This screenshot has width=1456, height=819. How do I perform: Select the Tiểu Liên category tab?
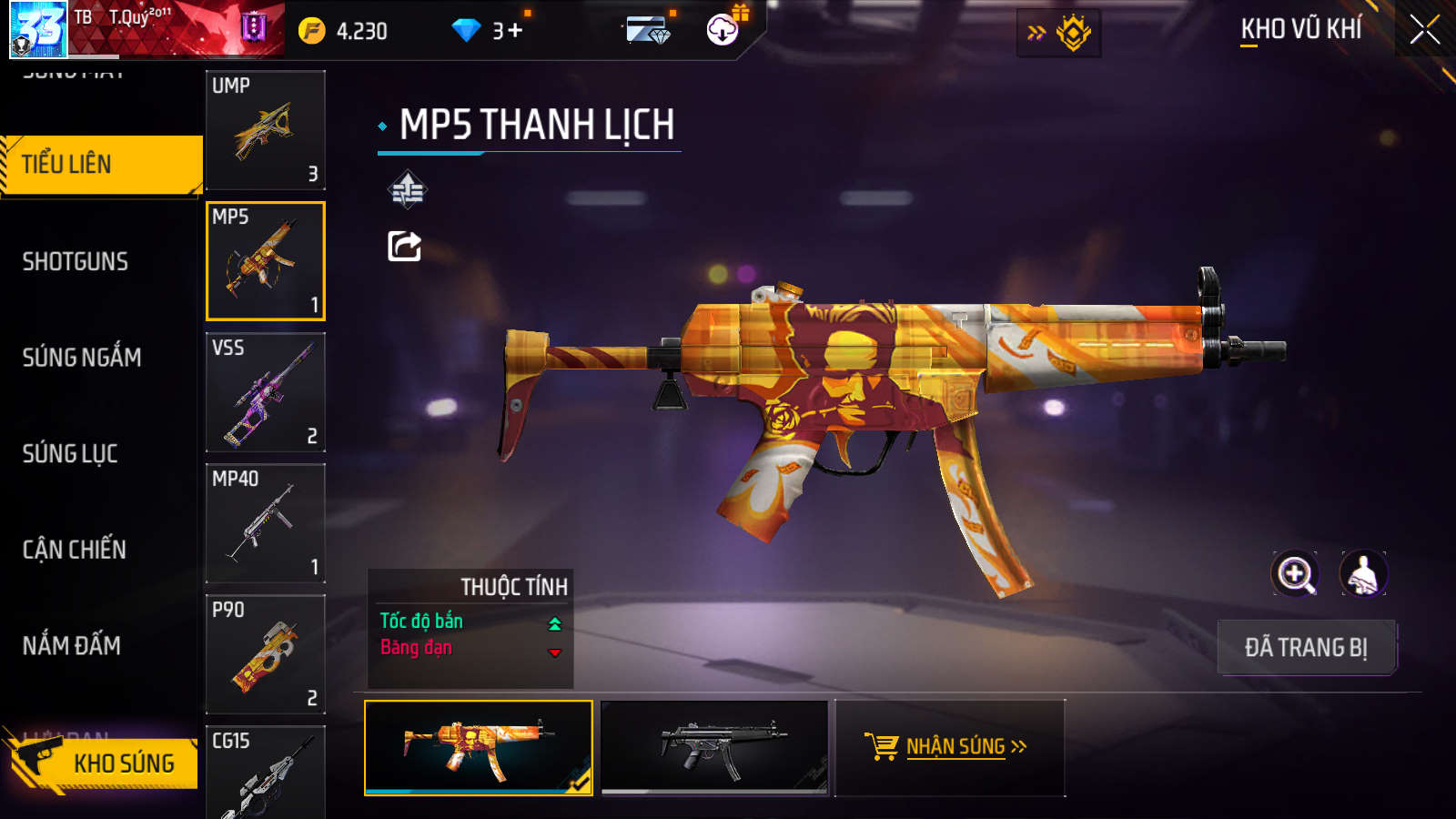(100, 165)
